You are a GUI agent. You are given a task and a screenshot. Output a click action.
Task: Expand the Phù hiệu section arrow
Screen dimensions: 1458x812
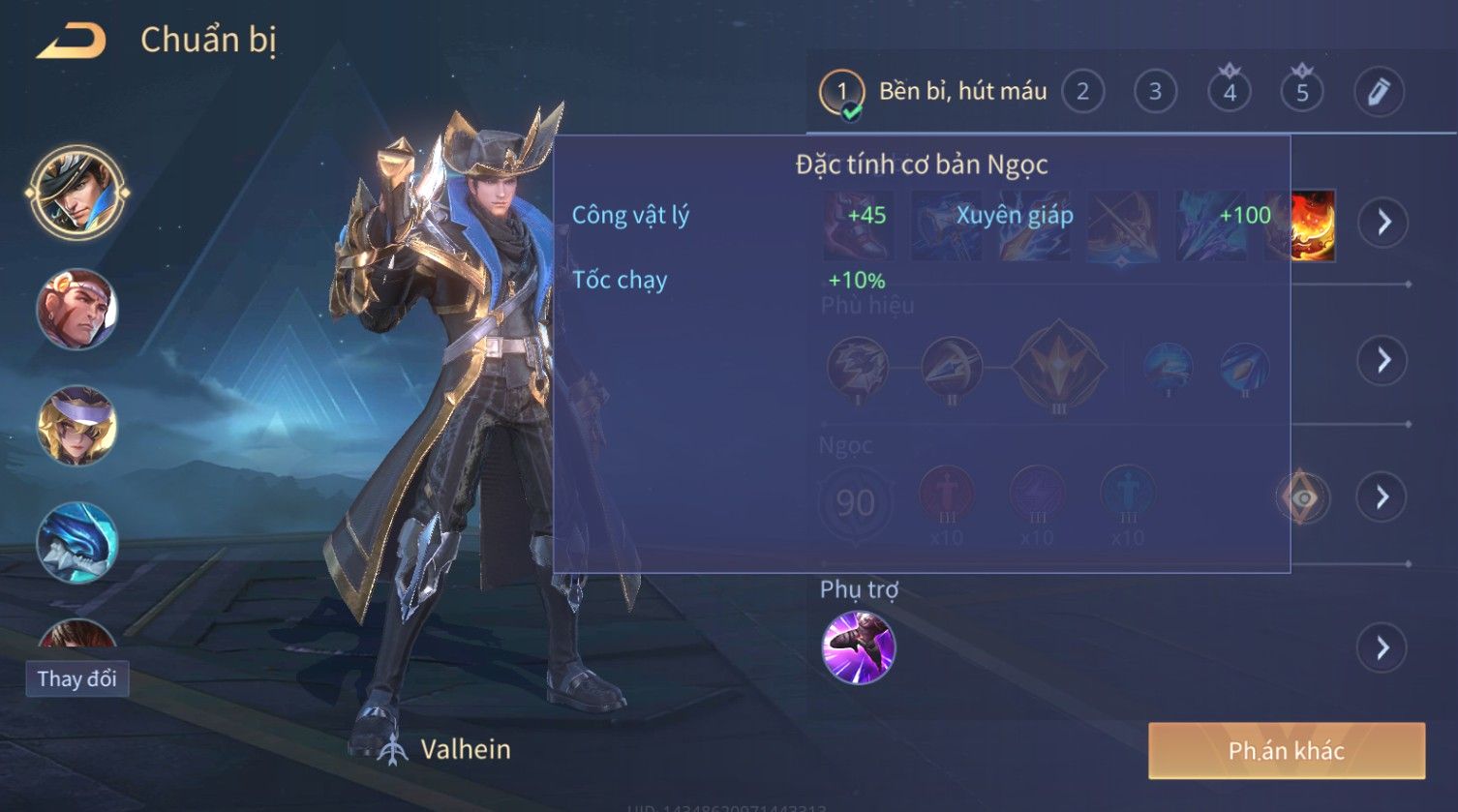click(x=1383, y=360)
